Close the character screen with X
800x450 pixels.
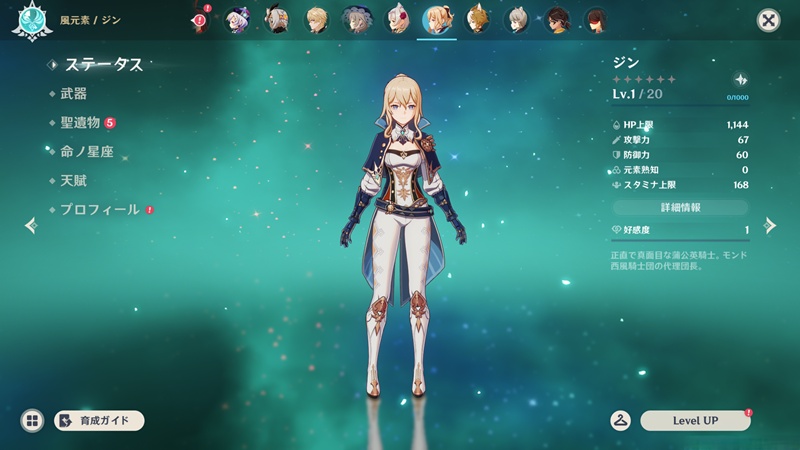(768, 19)
